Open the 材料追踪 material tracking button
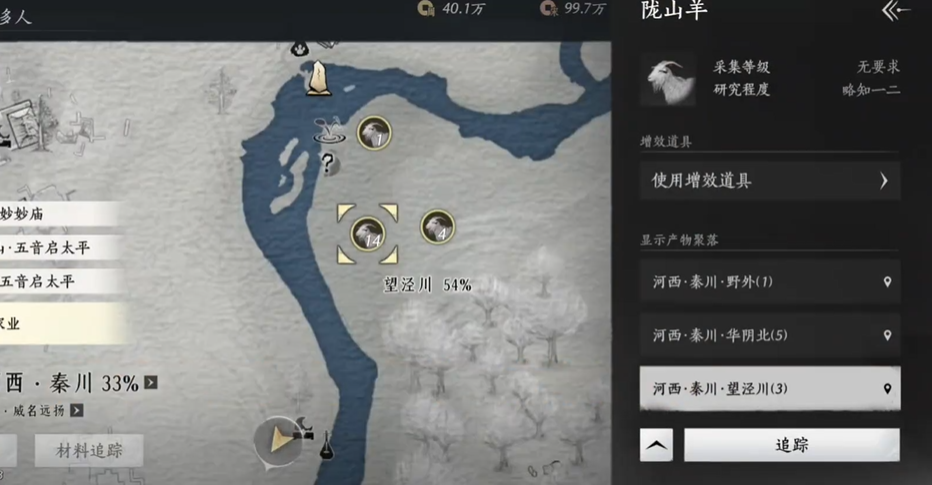 [89, 450]
